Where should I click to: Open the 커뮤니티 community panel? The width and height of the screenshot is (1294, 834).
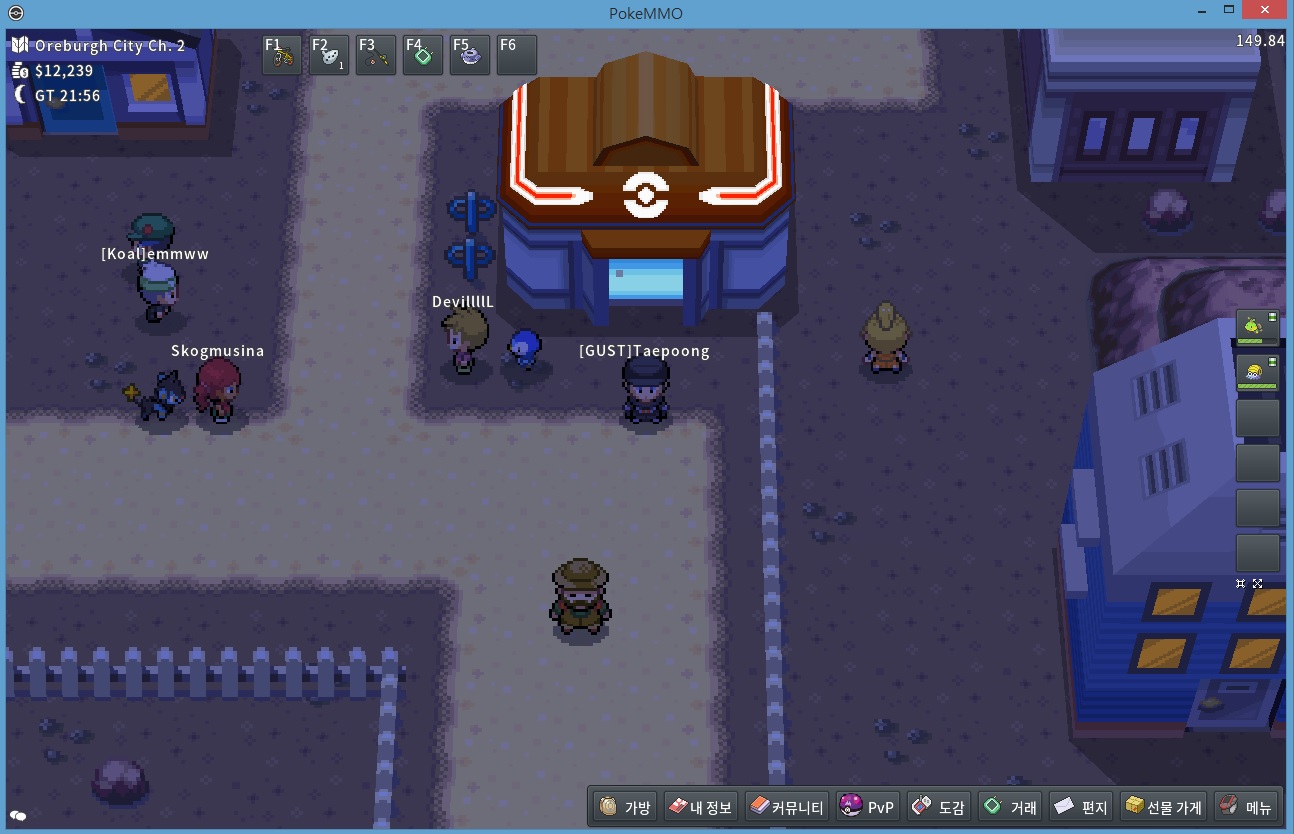787,807
